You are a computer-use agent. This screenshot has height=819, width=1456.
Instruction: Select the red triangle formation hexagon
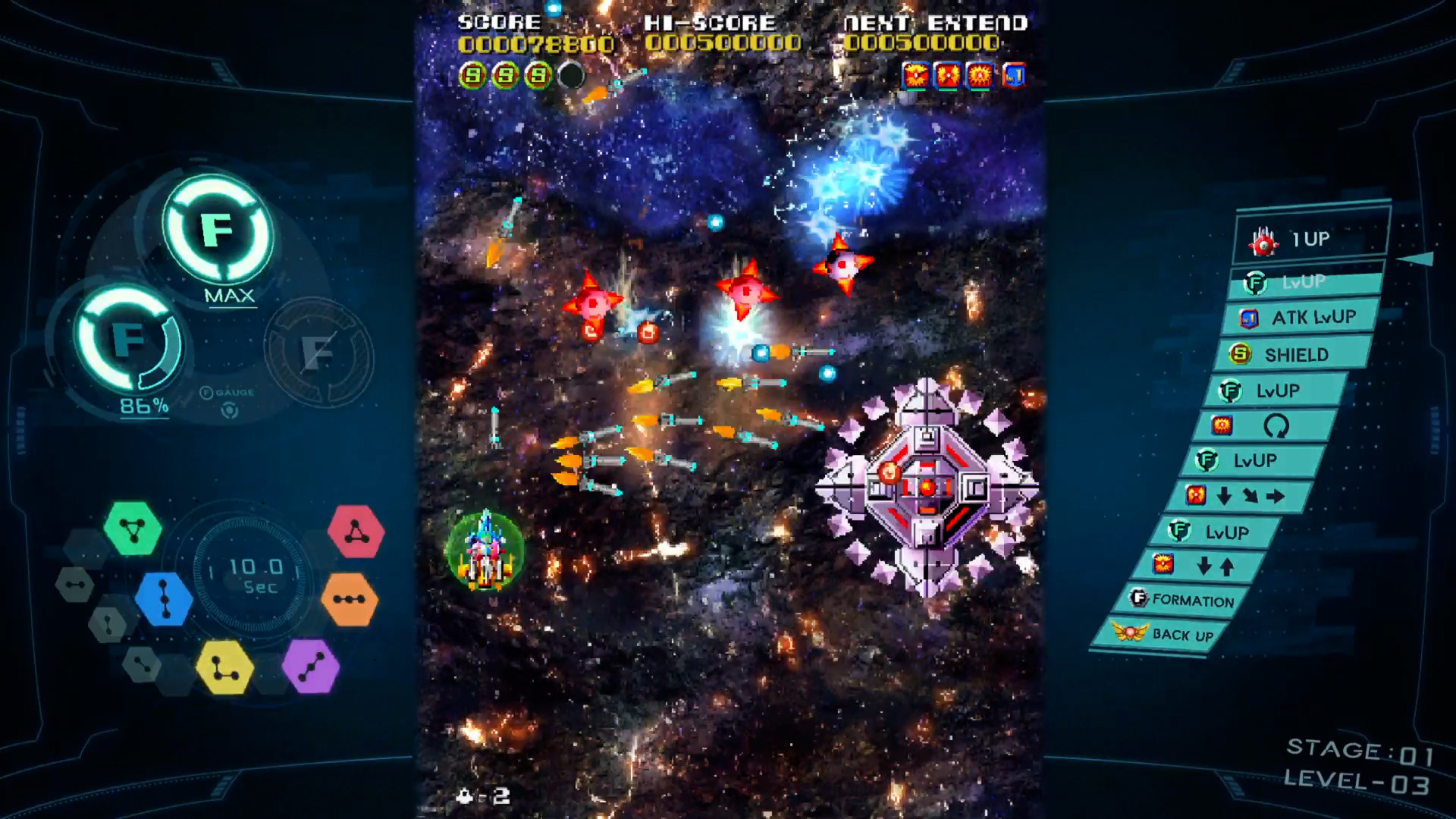click(356, 529)
